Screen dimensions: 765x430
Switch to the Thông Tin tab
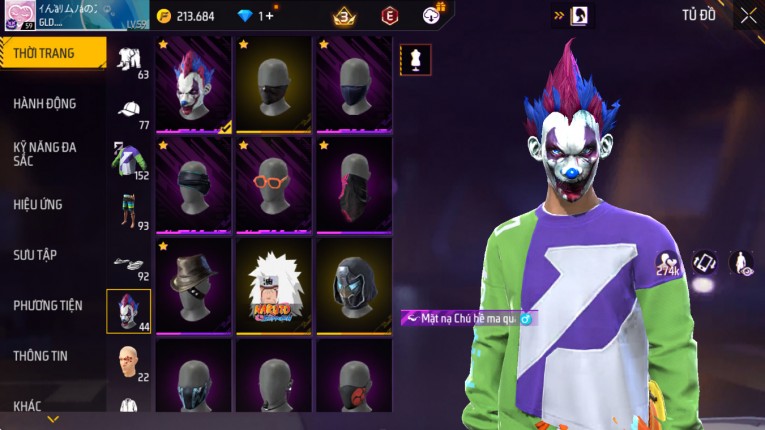41,355
